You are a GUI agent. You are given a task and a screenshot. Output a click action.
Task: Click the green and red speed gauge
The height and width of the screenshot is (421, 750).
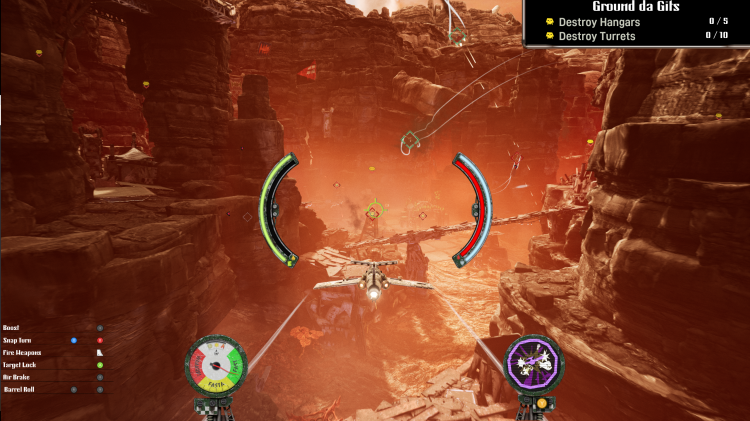[216, 364]
